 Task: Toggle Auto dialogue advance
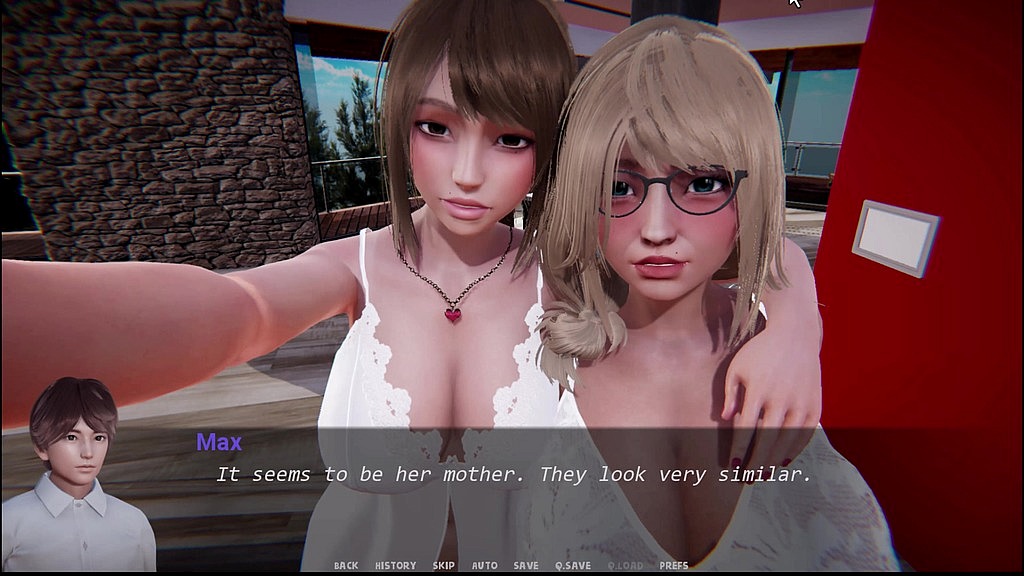485,566
